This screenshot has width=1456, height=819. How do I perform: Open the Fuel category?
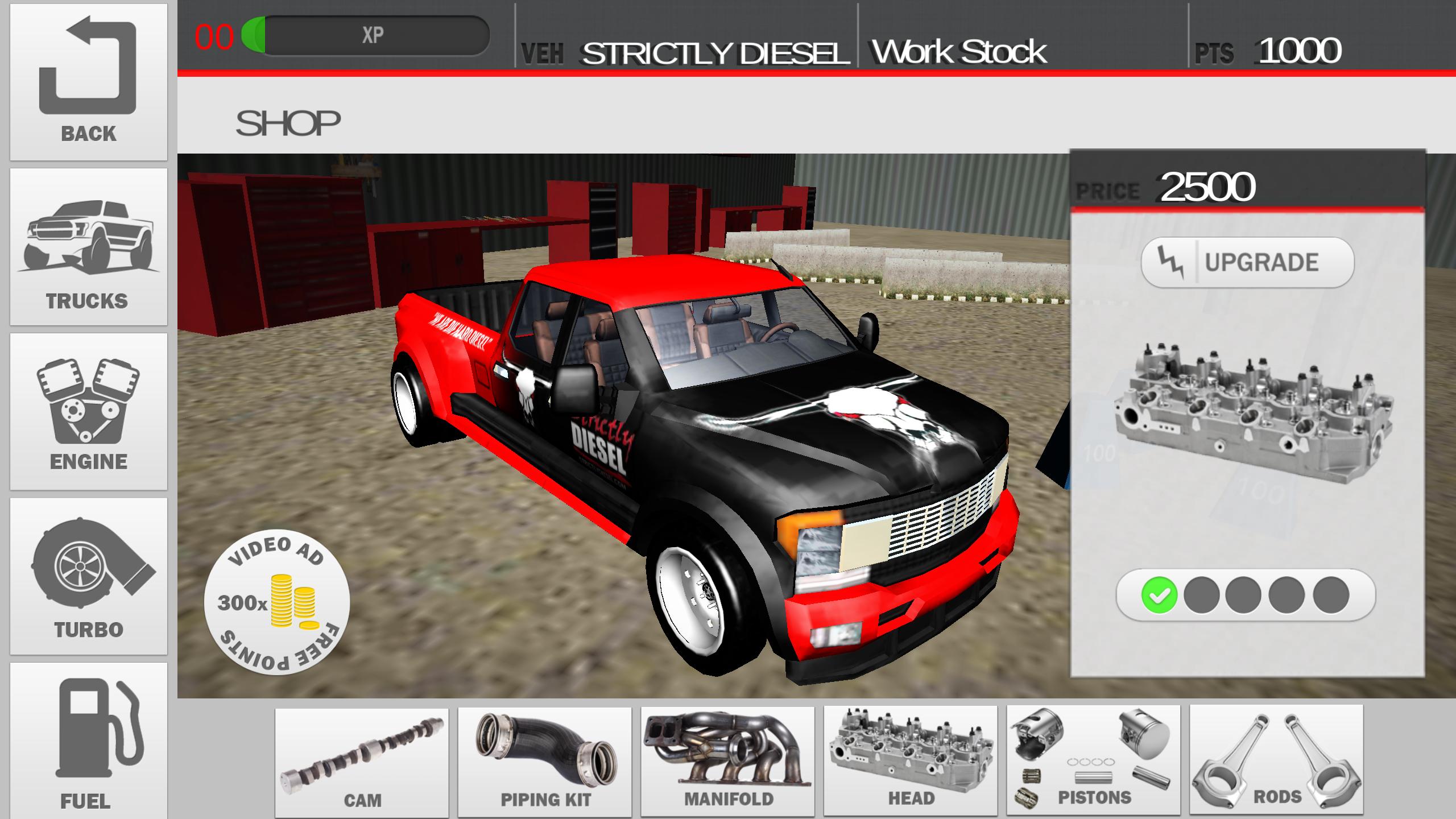89,741
